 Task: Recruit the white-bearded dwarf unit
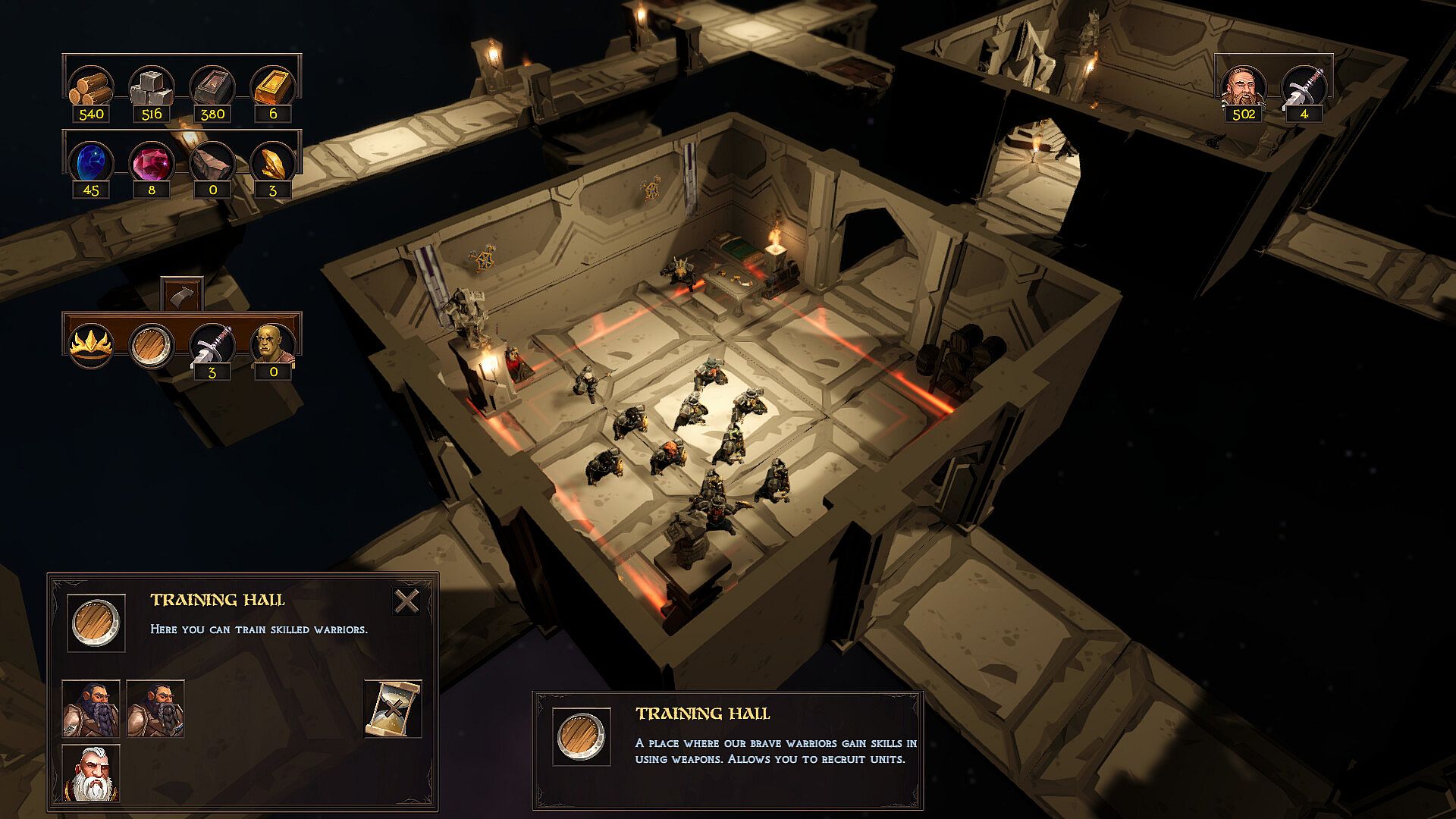point(91,773)
